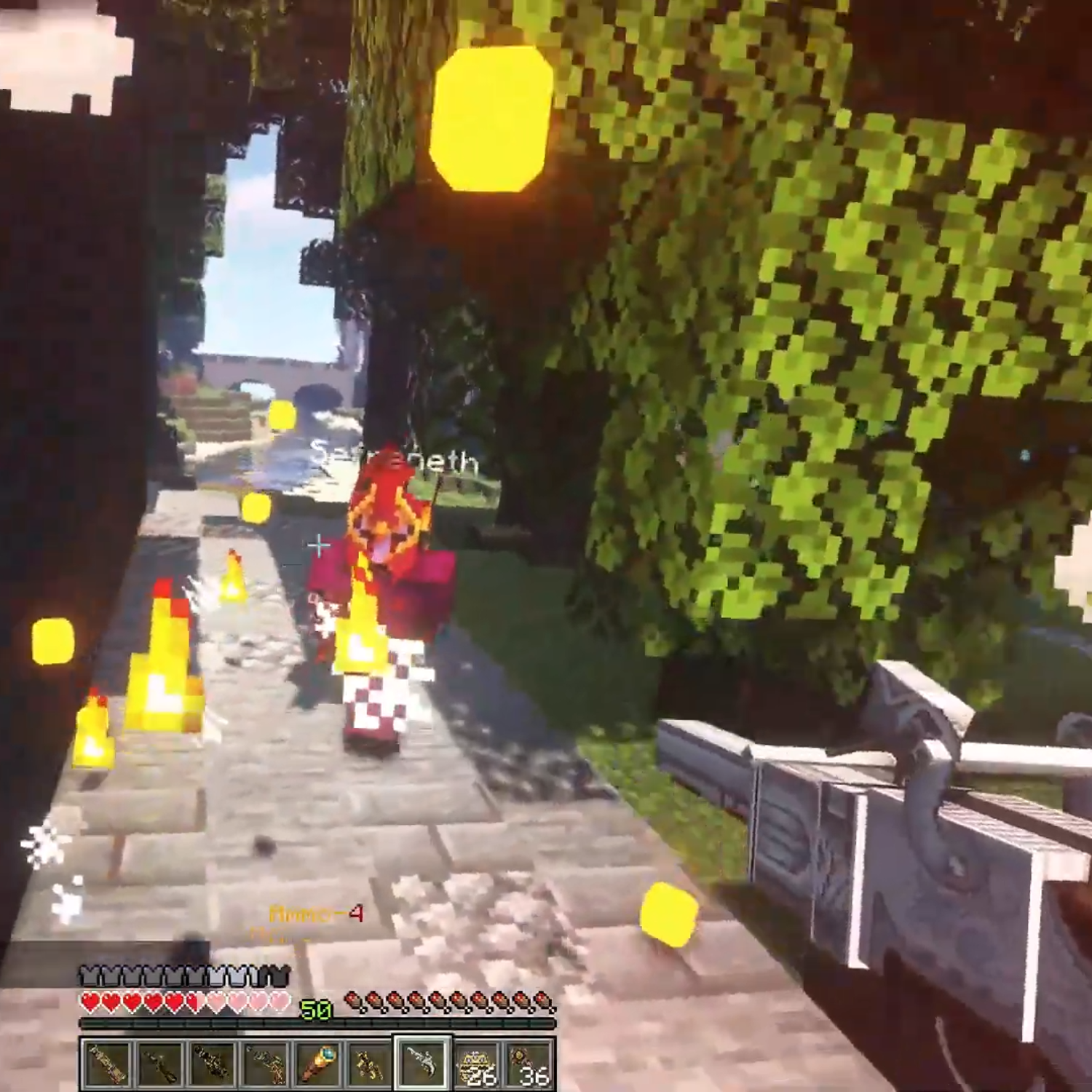The width and height of the screenshot is (1092, 1092).
Task: Click the green level number 50
Action: [316, 1010]
